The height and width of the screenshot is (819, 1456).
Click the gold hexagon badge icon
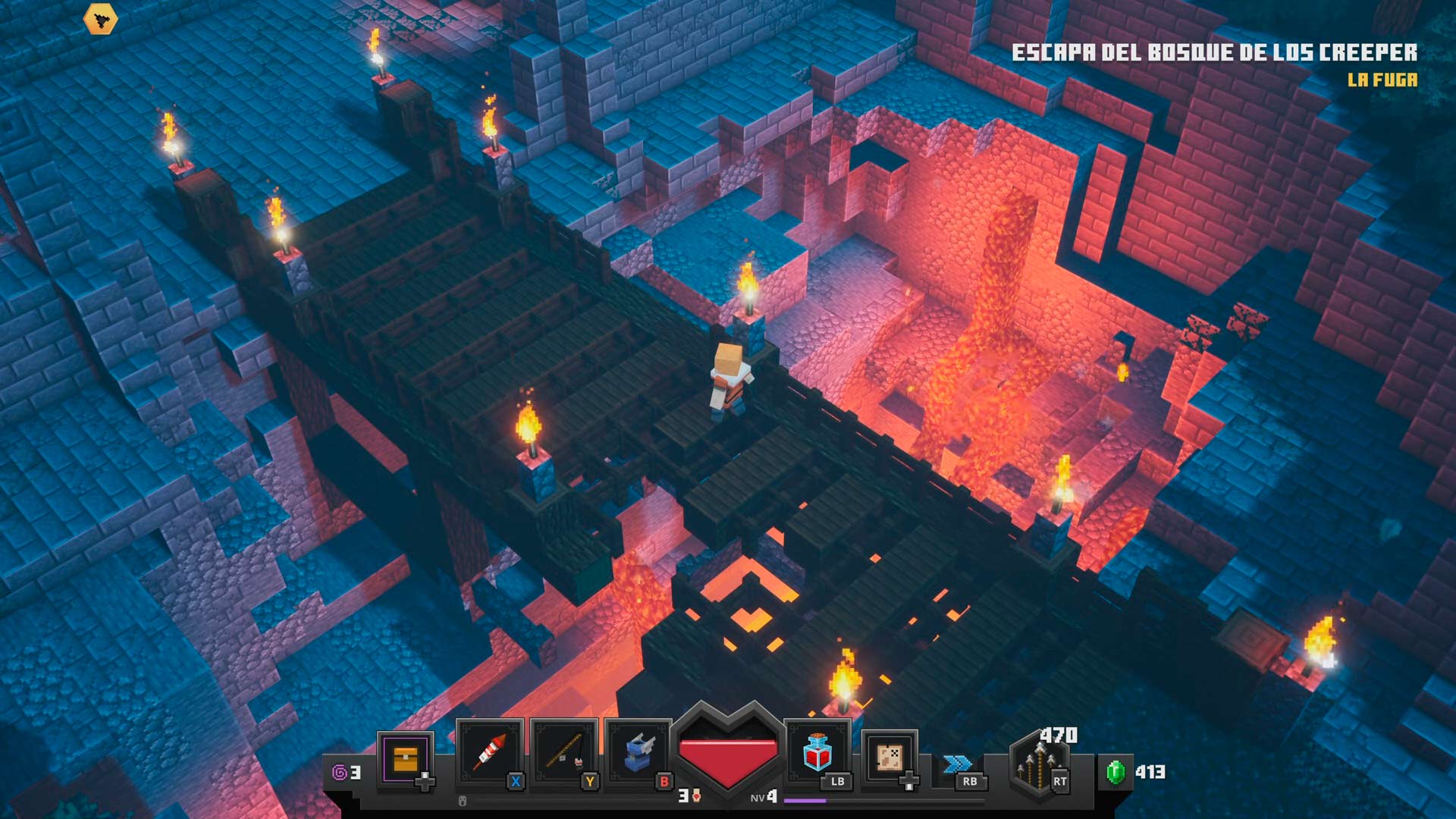pos(100,19)
